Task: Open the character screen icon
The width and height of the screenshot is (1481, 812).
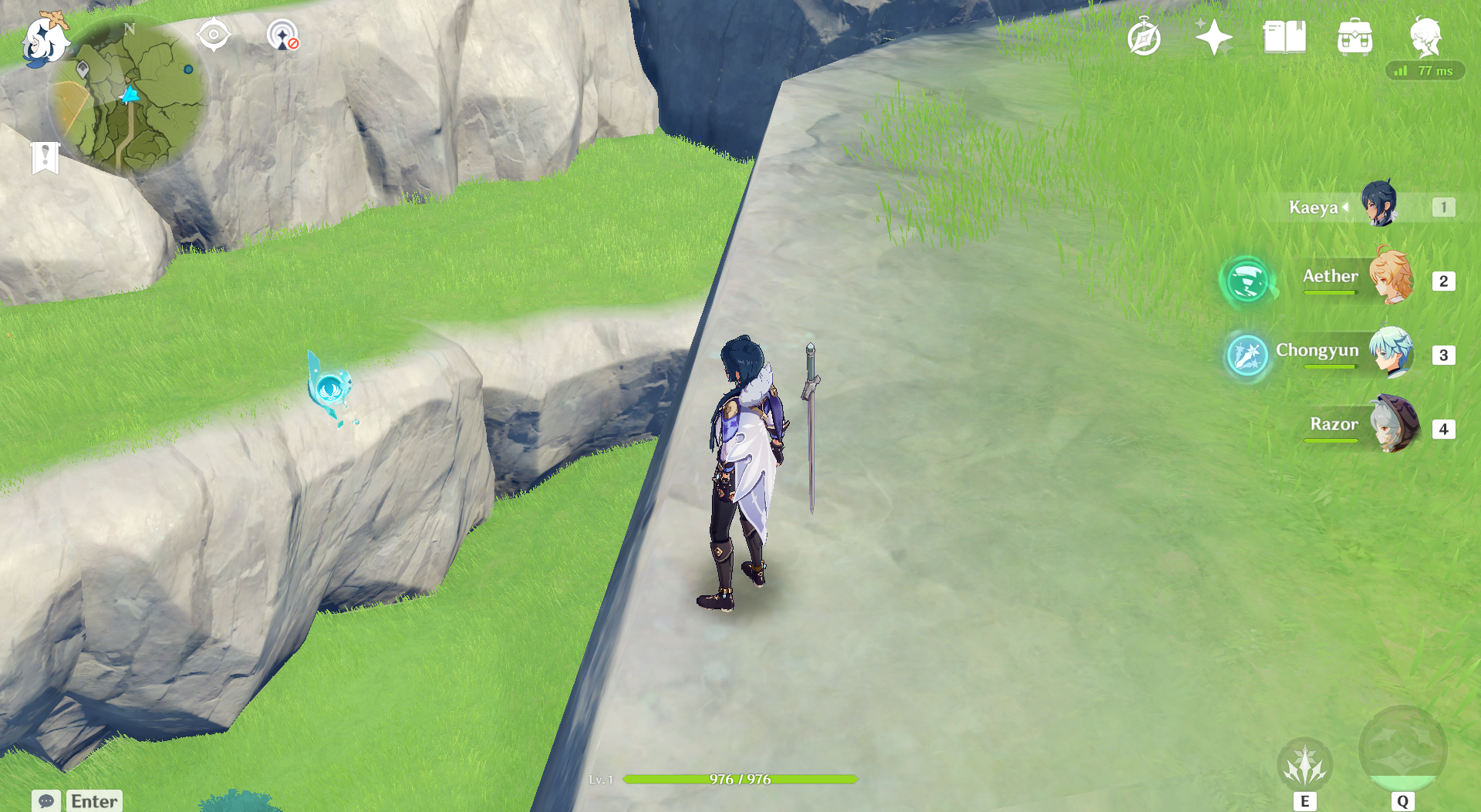Action: [x=1425, y=37]
